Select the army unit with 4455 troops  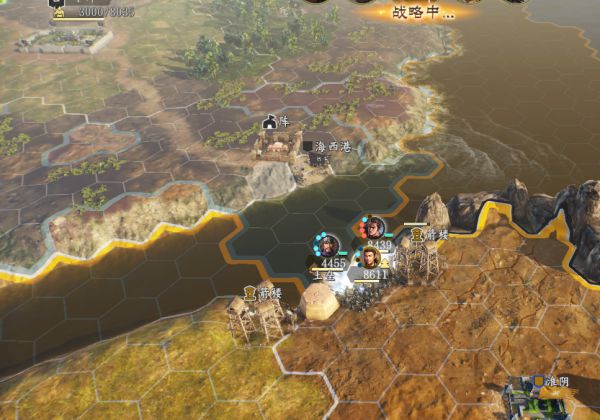coord(325,245)
